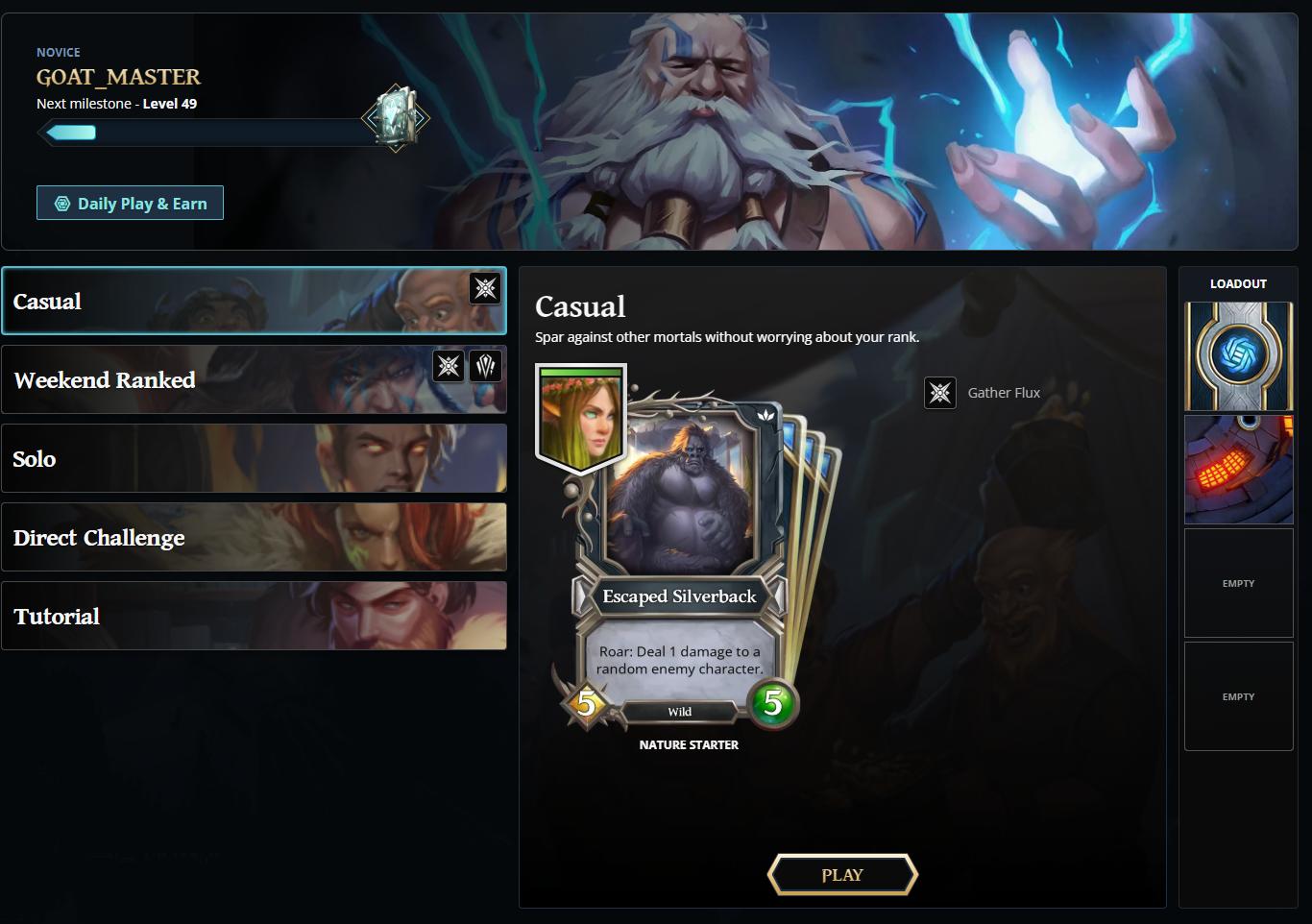
Task: Click the green strength gem on Escaped Silverback
Action: (x=772, y=705)
